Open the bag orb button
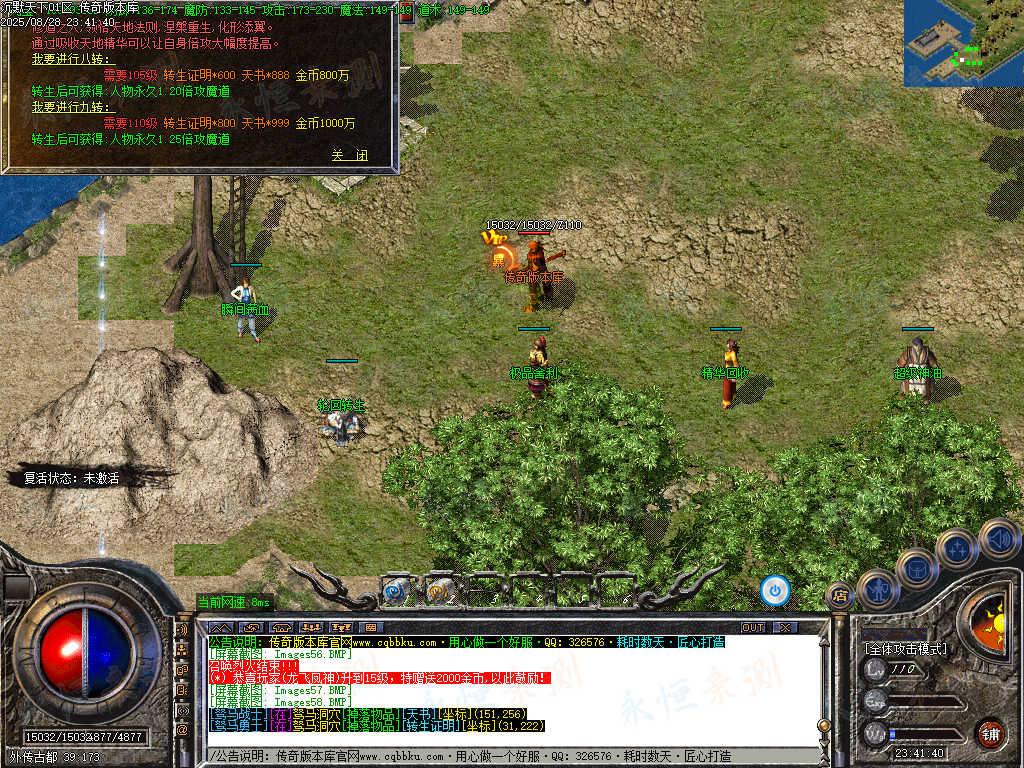1024x768 pixels. 917,568
